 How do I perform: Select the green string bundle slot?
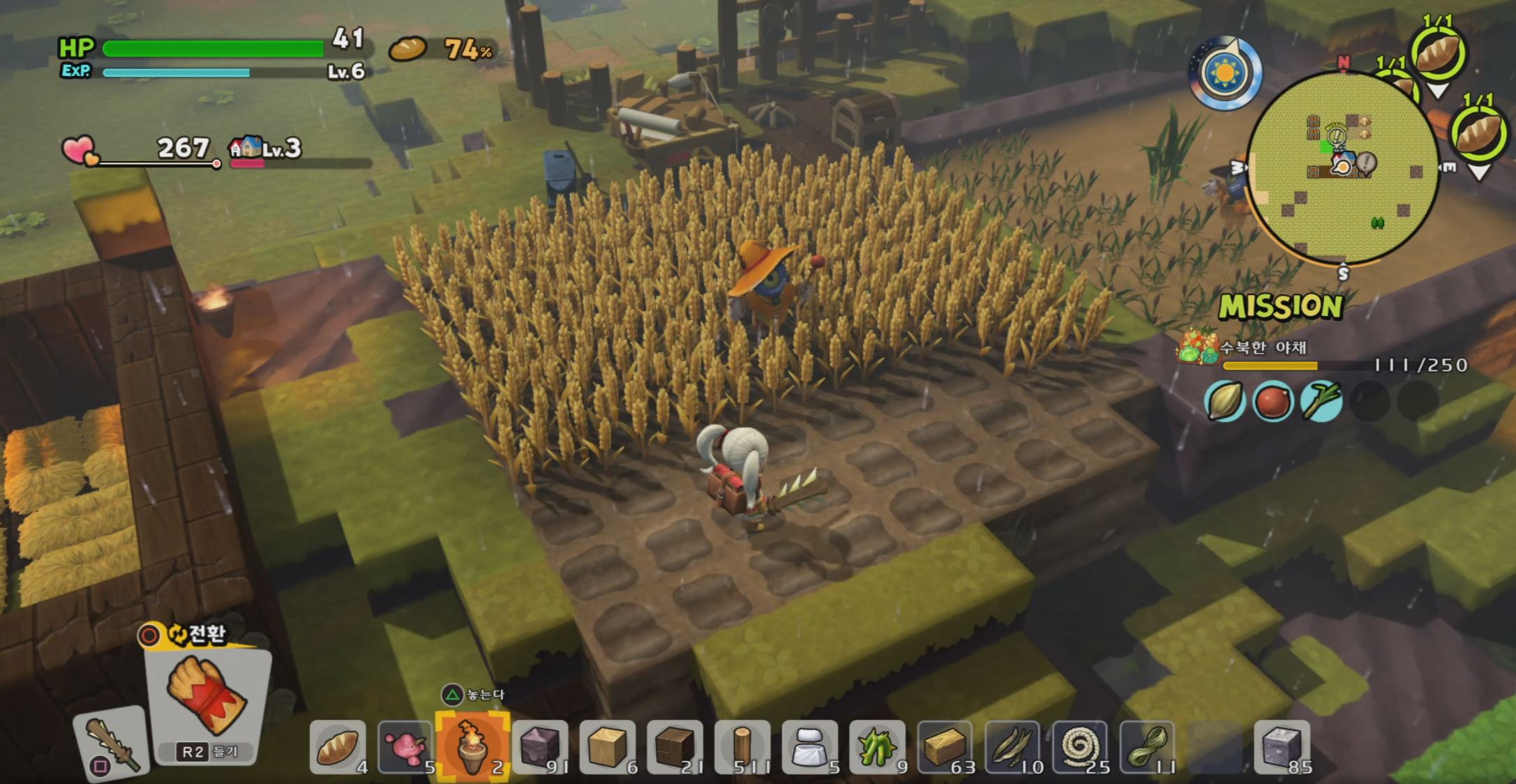pos(1147,748)
